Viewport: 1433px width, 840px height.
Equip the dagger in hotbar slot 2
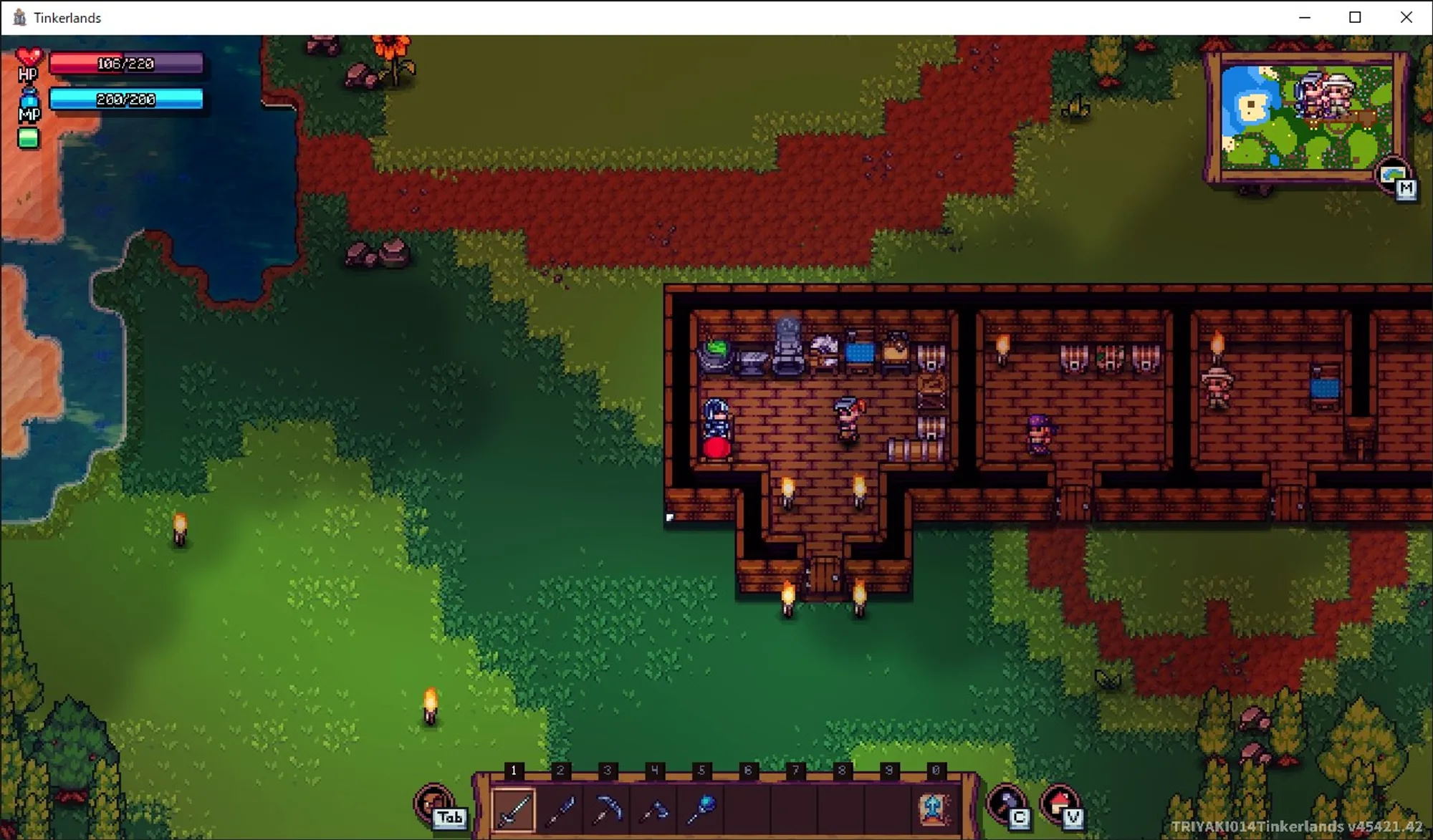click(x=560, y=810)
